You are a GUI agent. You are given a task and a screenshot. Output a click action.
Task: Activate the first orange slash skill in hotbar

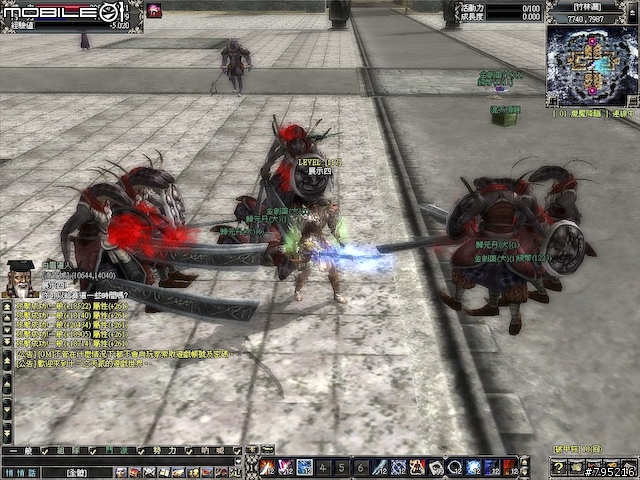tap(268, 467)
